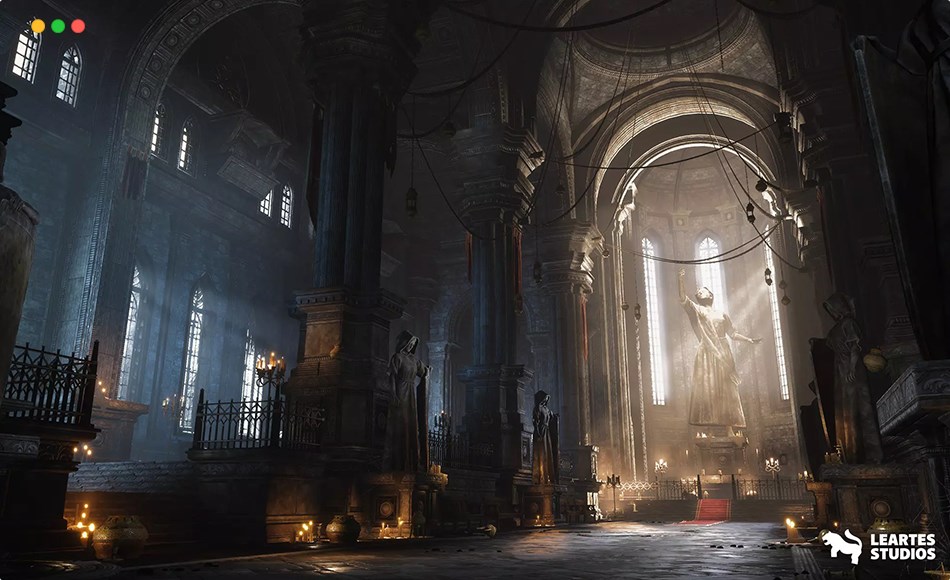Minimize the window using the yellow dot
The image size is (950, 580).
coord(38,26)
